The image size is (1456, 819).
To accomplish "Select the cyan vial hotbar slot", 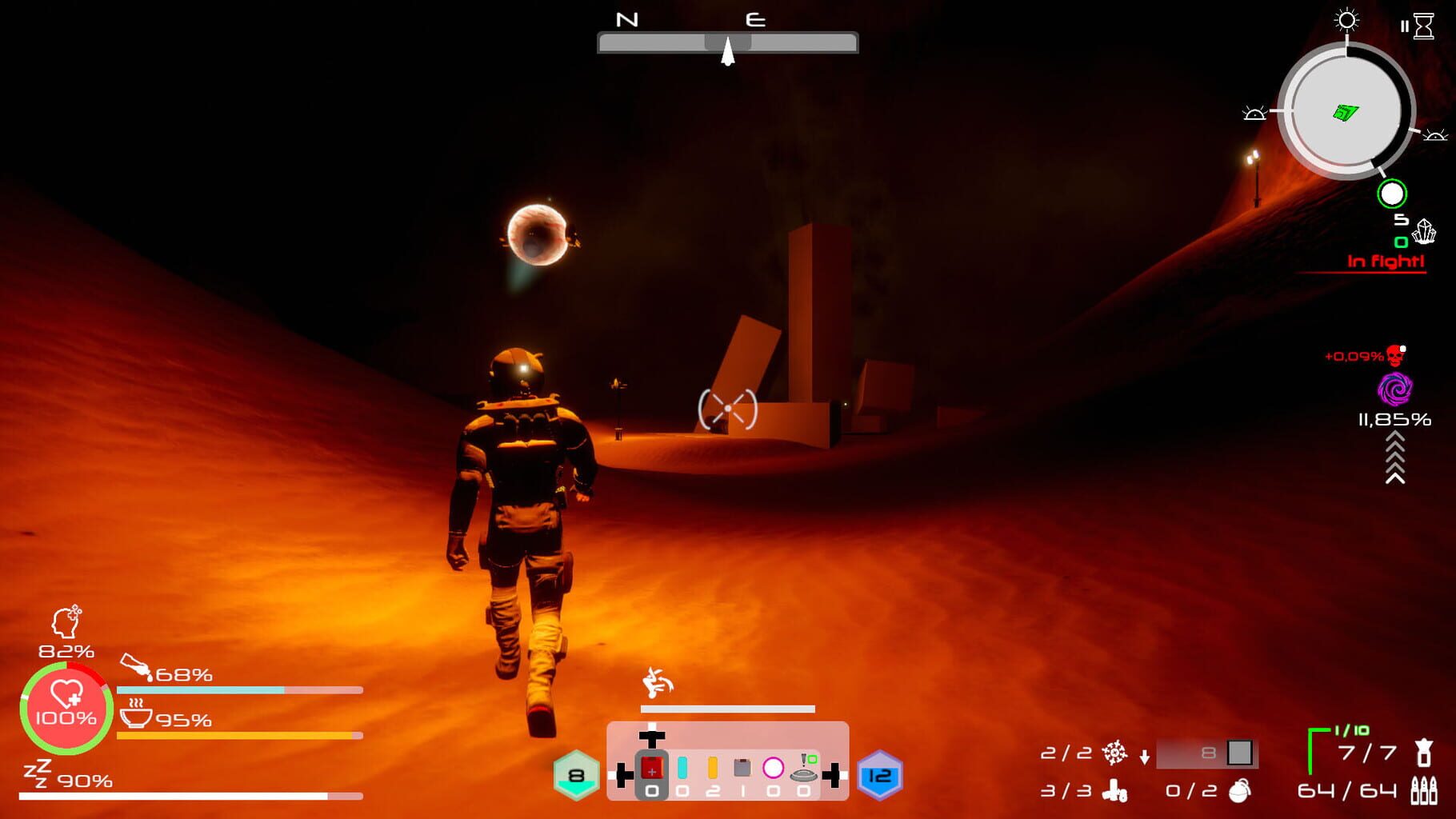I will coord(682,768).
